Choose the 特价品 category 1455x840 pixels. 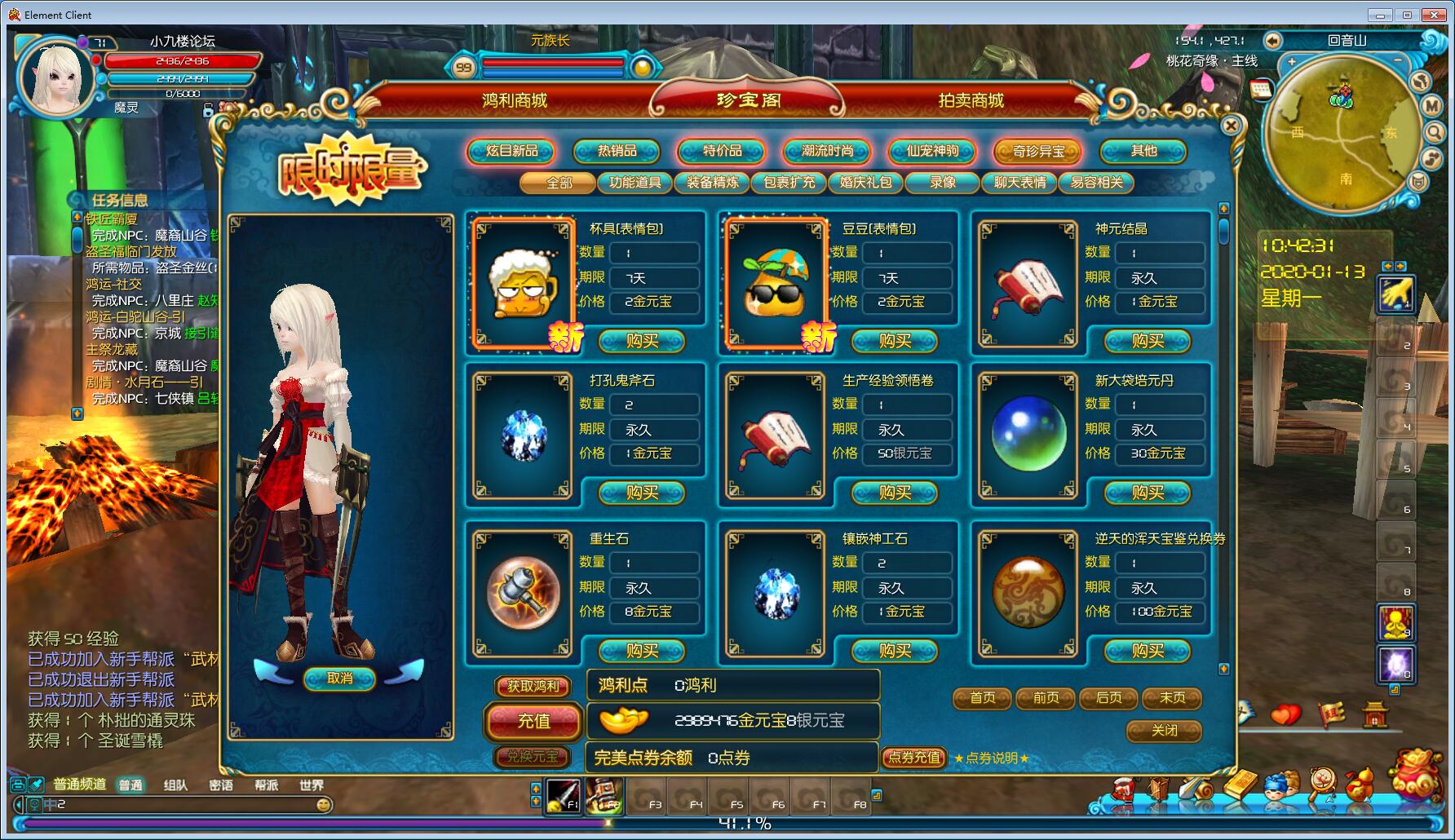pos(722,151)
